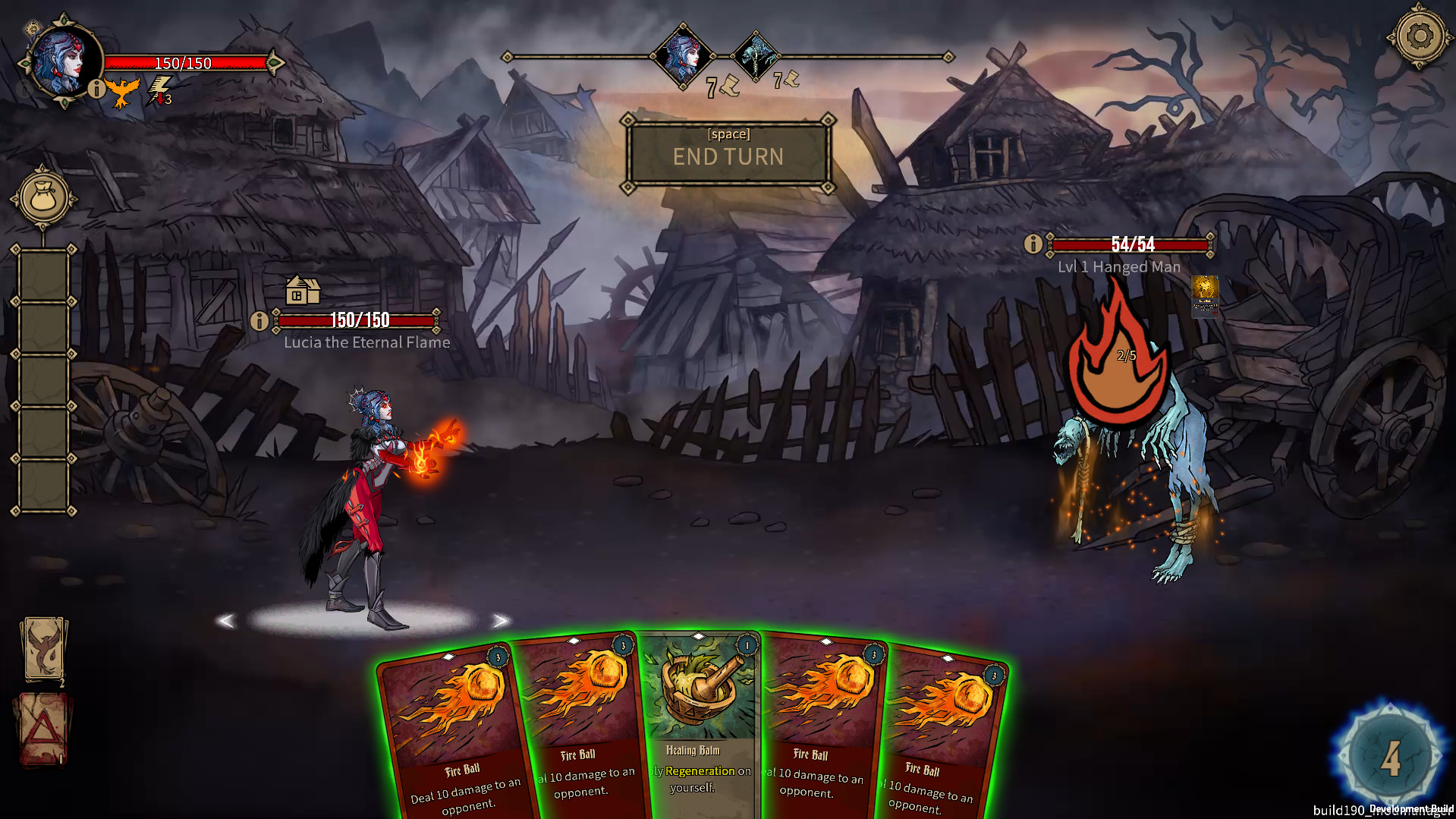Click the house icon above Lucia's name

pyautogui.click(x=302, y=290)
